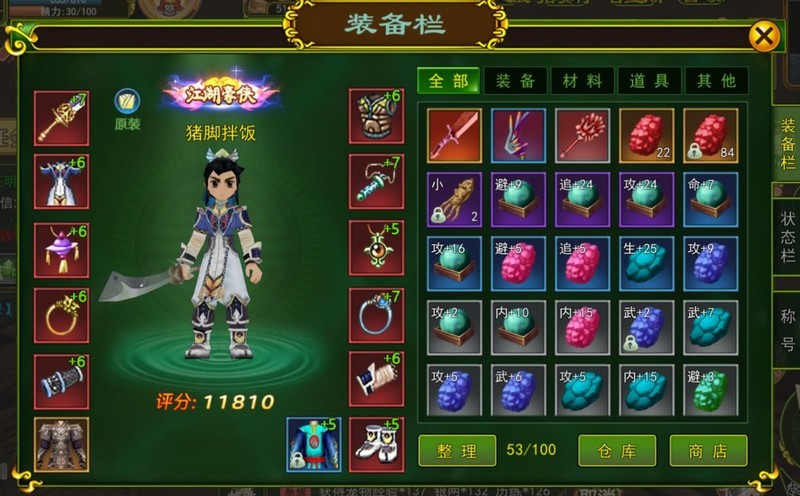Select the 全部 tab
The width and height of the screenshot is (800, 496).
(449, 81)
